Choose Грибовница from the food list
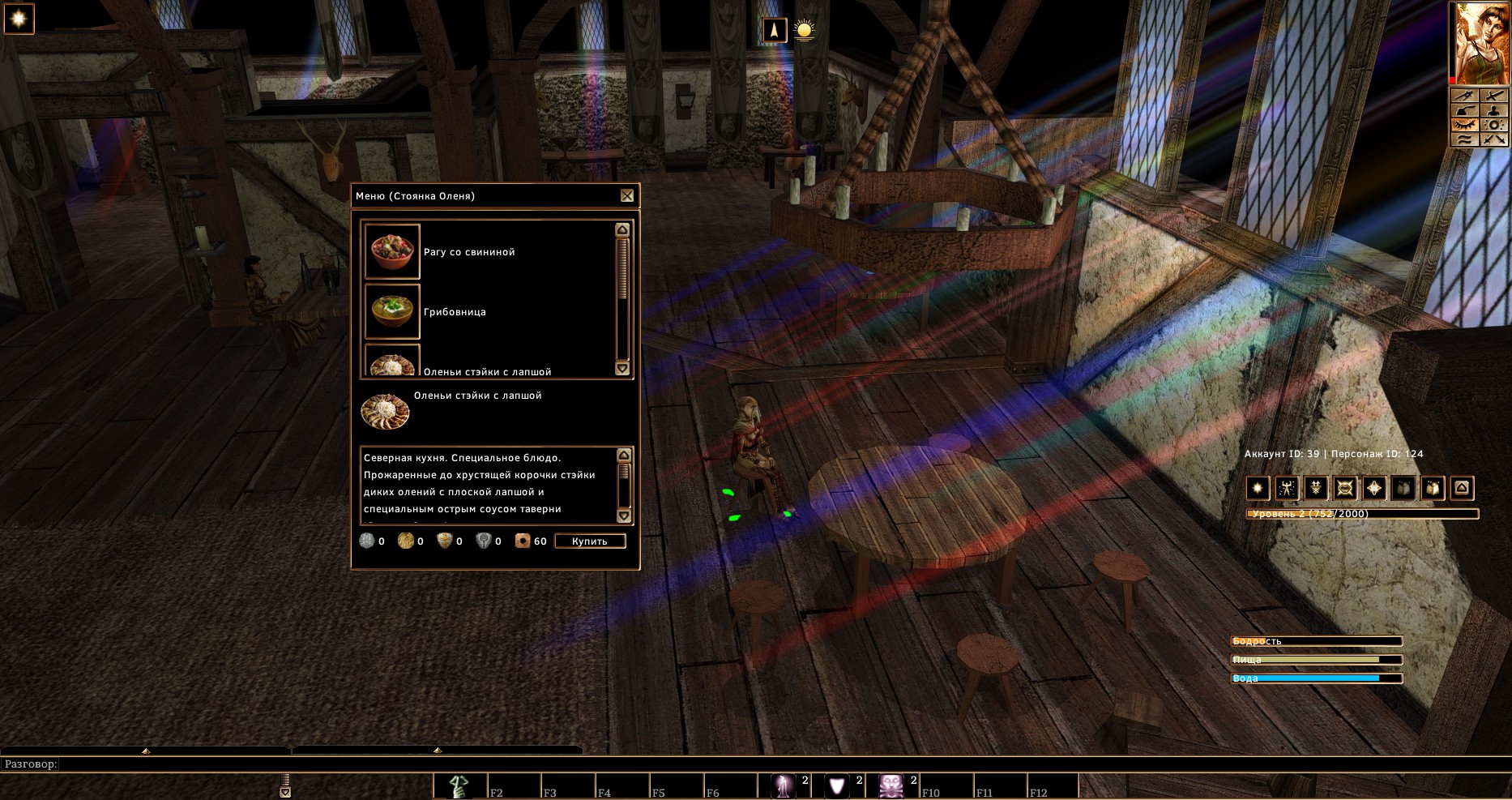 (455, 312)
